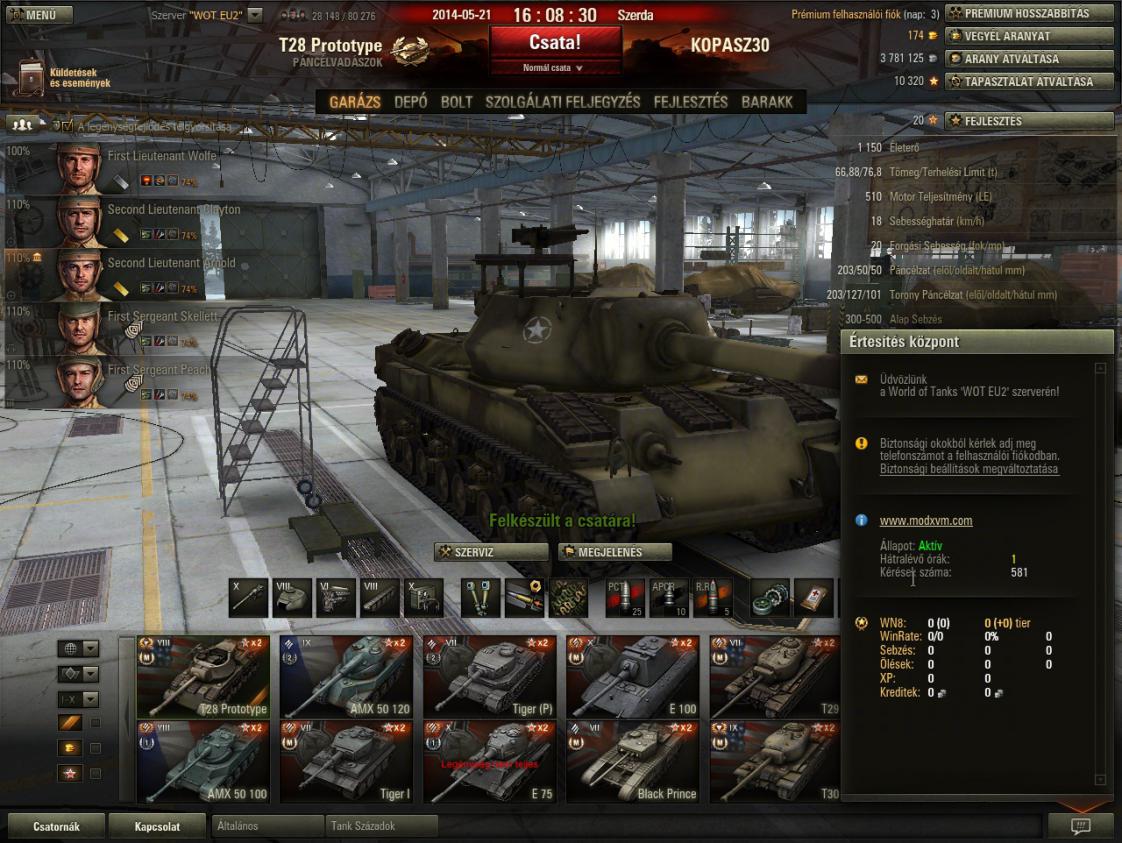The height and width of the screenshot is (843, 1122).
Task: Click the VEGYÉL ARANYAT button
Action: click(x=1029, y=36)
